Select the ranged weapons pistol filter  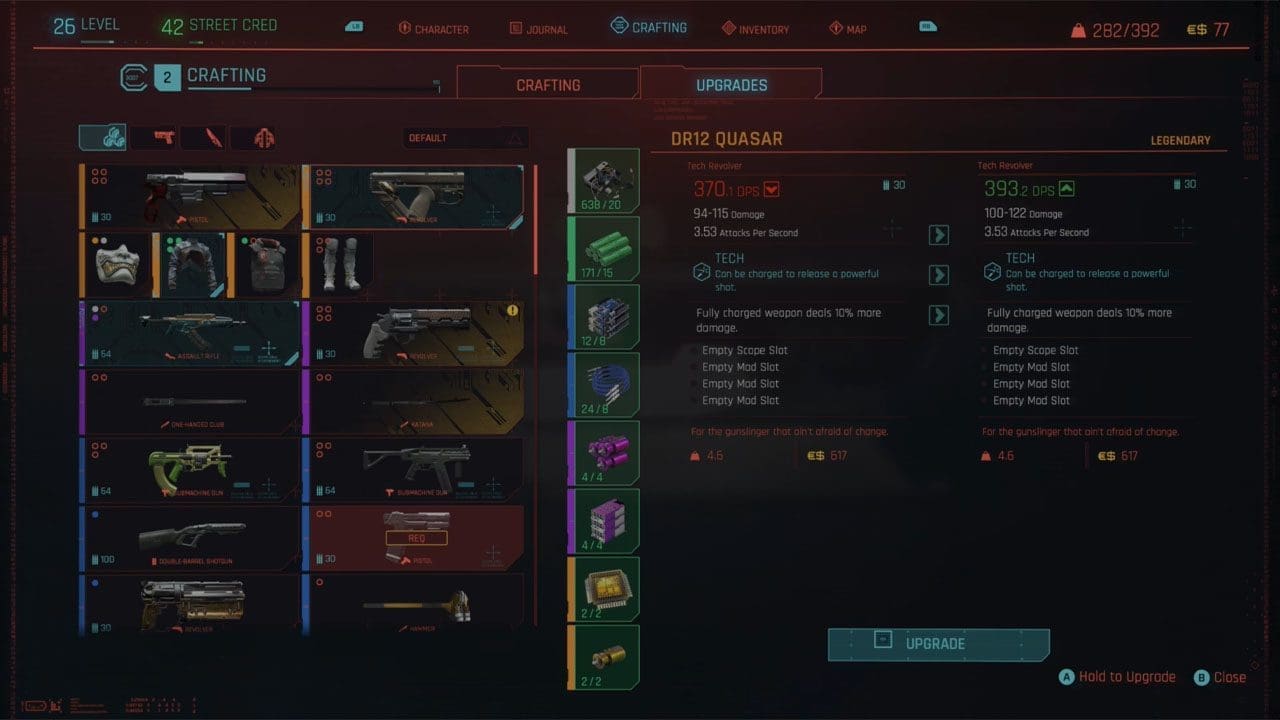coord(157,137)
